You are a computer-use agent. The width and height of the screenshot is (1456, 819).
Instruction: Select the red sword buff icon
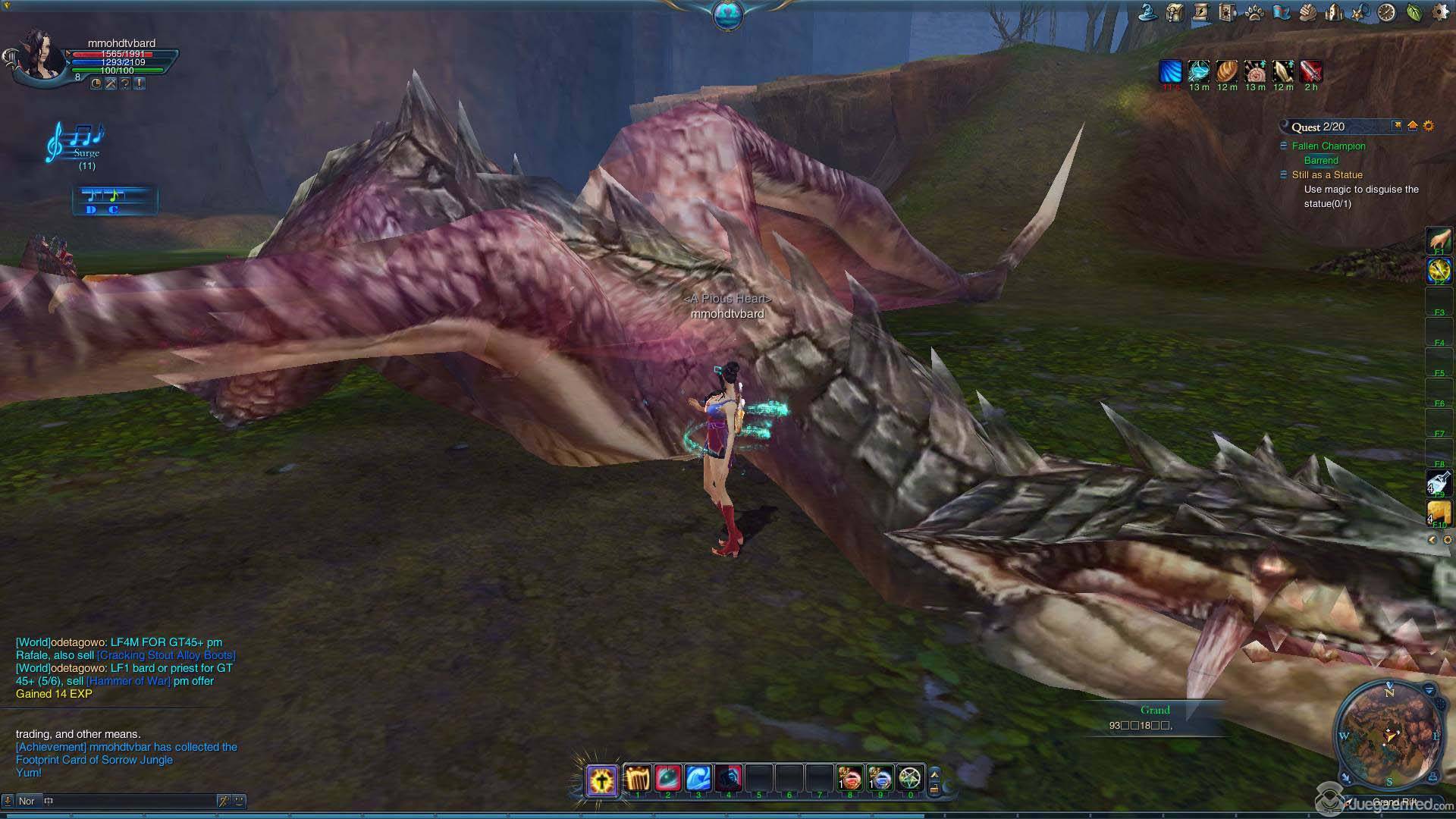pyautogui.click(x=1311, y=71)
